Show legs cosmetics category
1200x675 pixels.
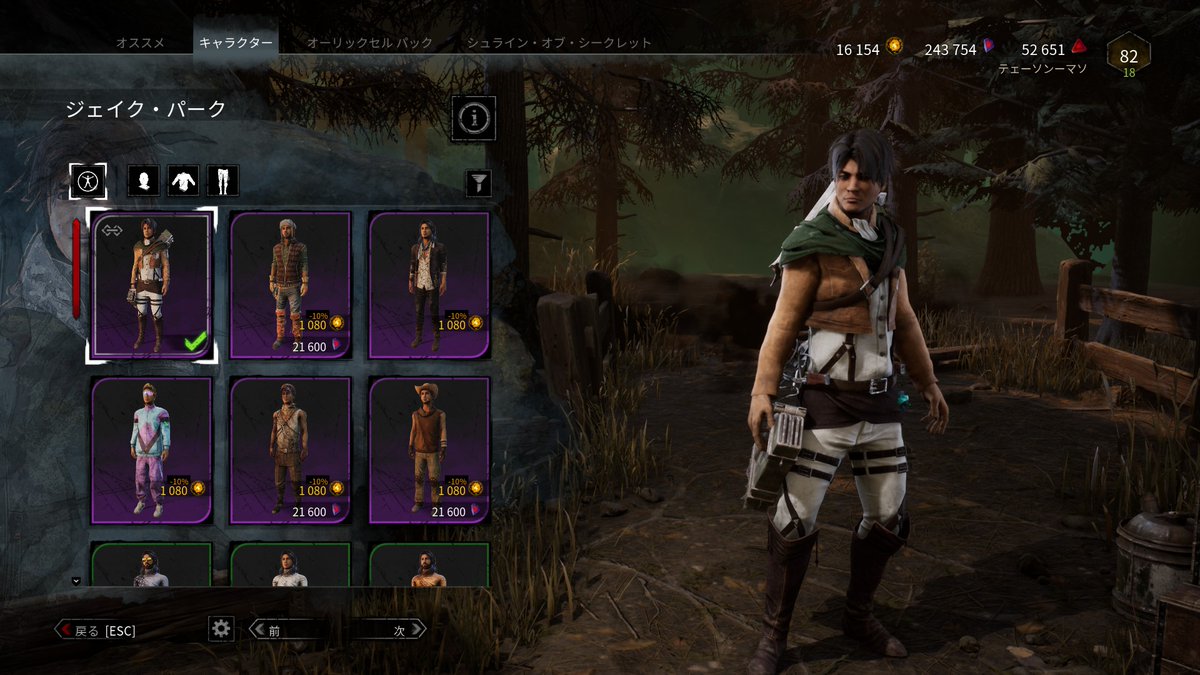pos(222,181)
